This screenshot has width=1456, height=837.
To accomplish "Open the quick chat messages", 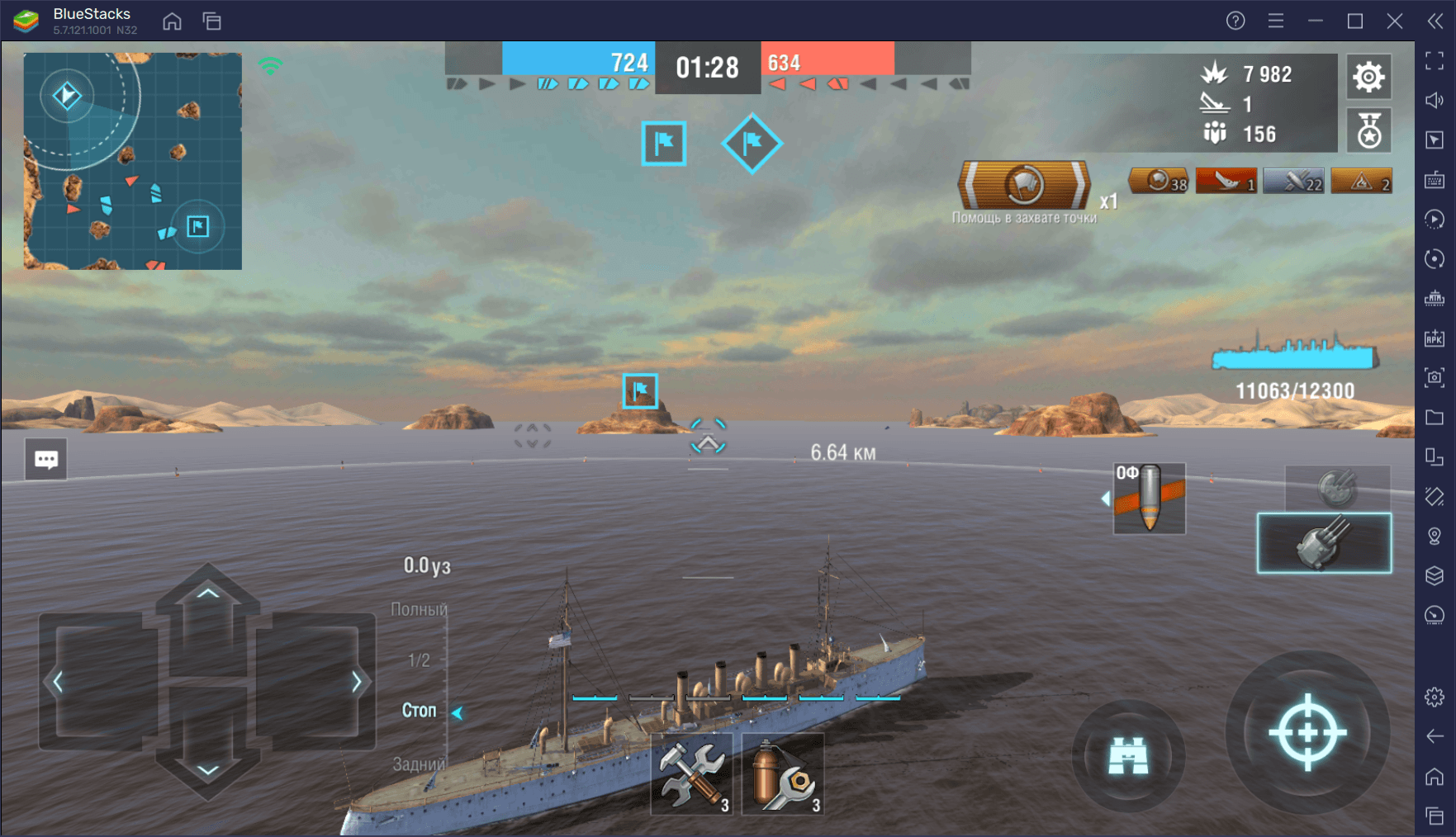I will point(46,459).
